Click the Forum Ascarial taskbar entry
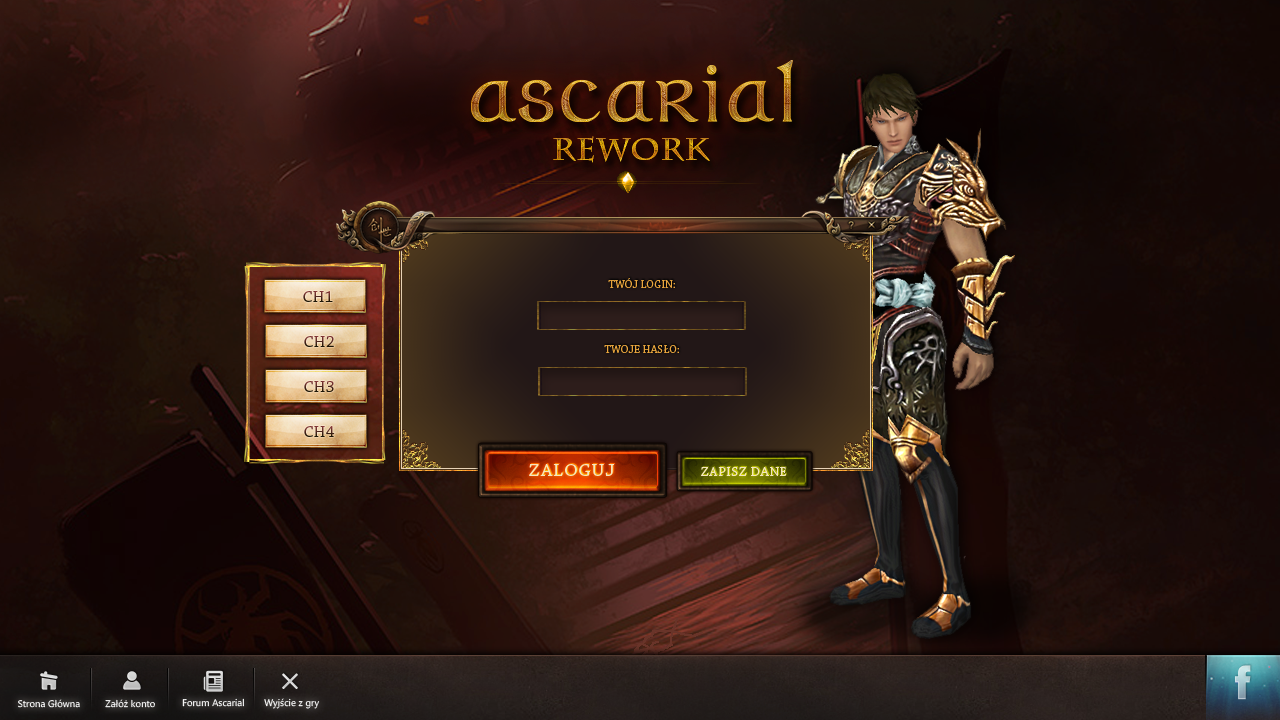 (x=212, y=703)
